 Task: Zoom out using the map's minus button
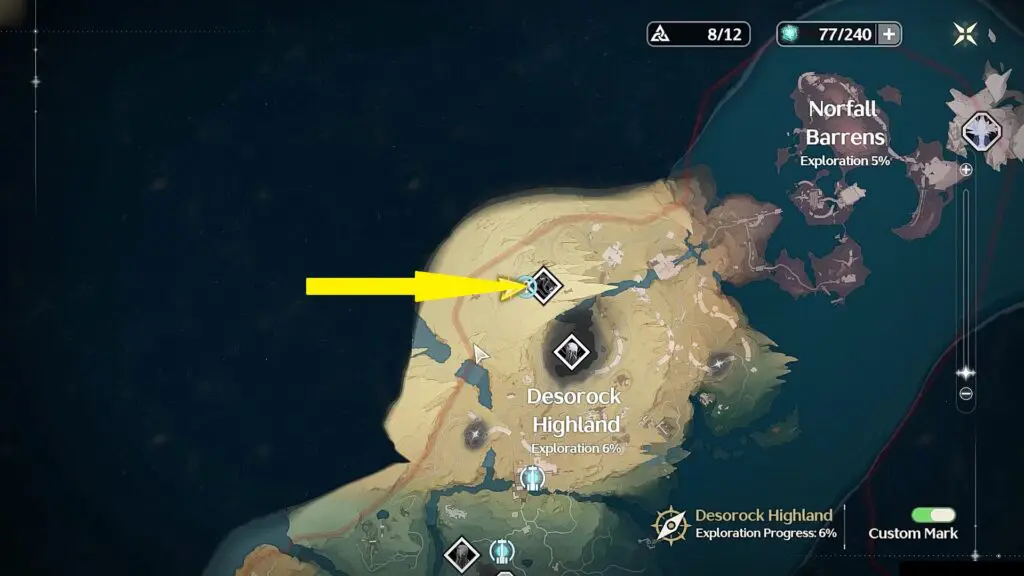click(x=966, y=394)
